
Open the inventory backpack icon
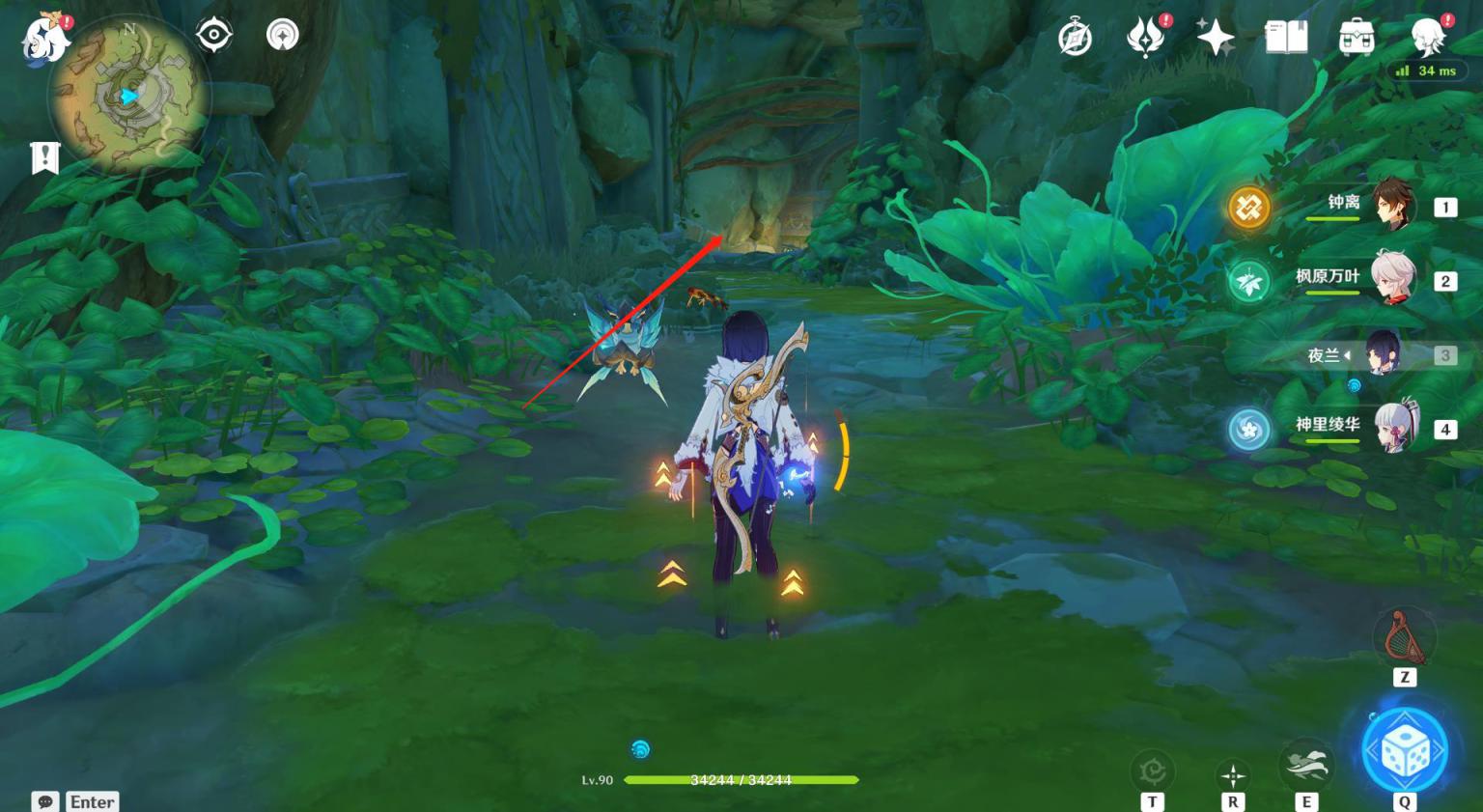(x=1357, y=39)
